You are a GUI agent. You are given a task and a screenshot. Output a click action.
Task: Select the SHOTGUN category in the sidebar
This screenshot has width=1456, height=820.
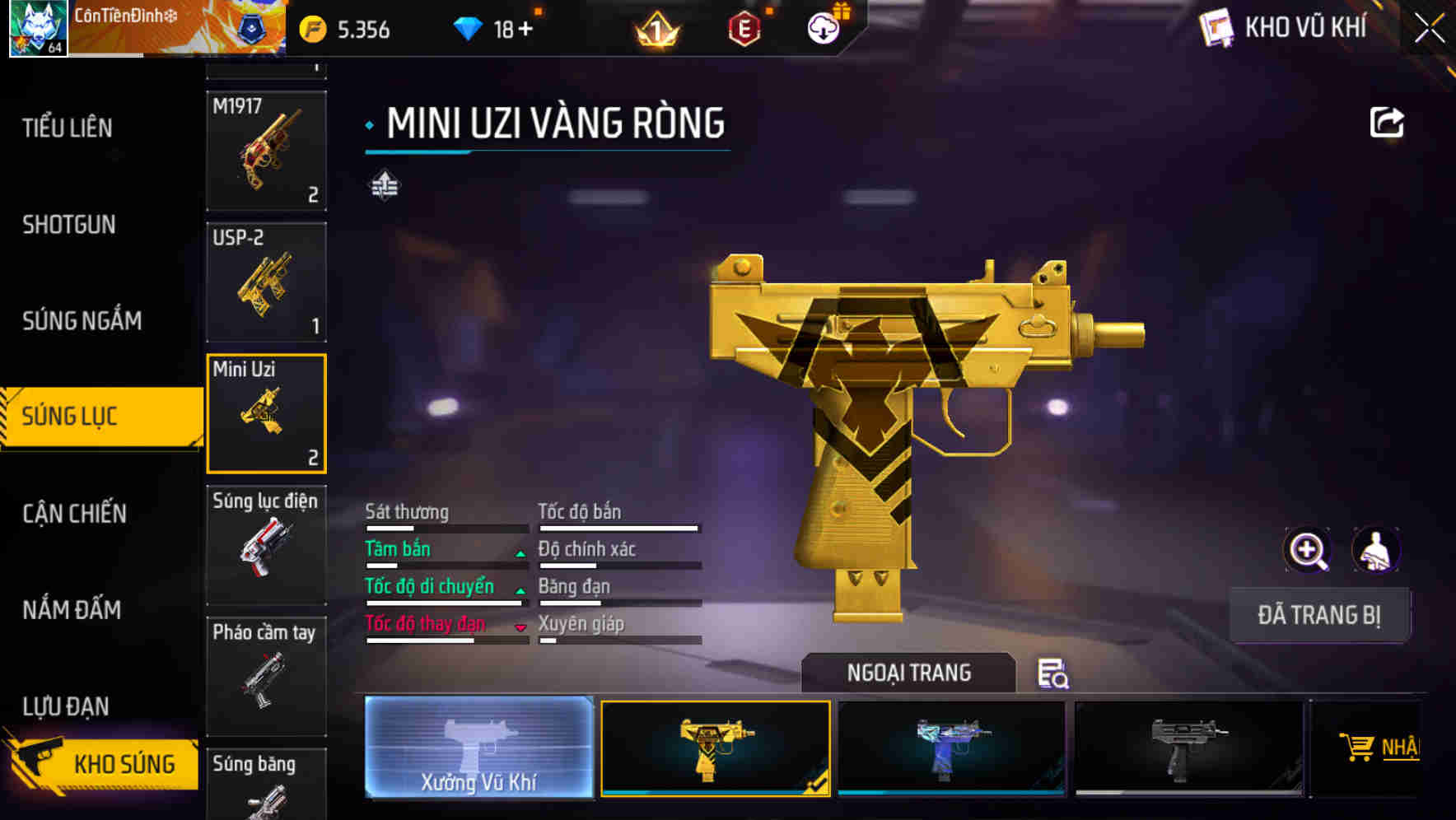tap(67, 225)
